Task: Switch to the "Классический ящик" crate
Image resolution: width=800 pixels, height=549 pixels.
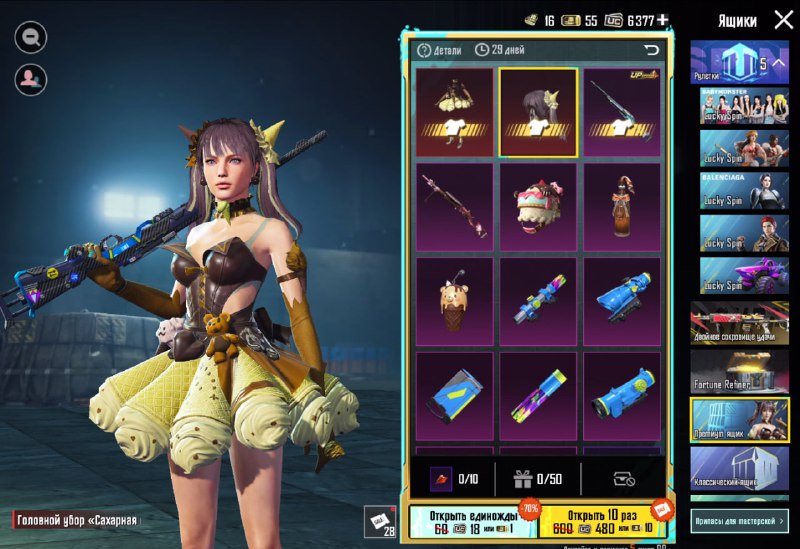Action: coord(739,469)
